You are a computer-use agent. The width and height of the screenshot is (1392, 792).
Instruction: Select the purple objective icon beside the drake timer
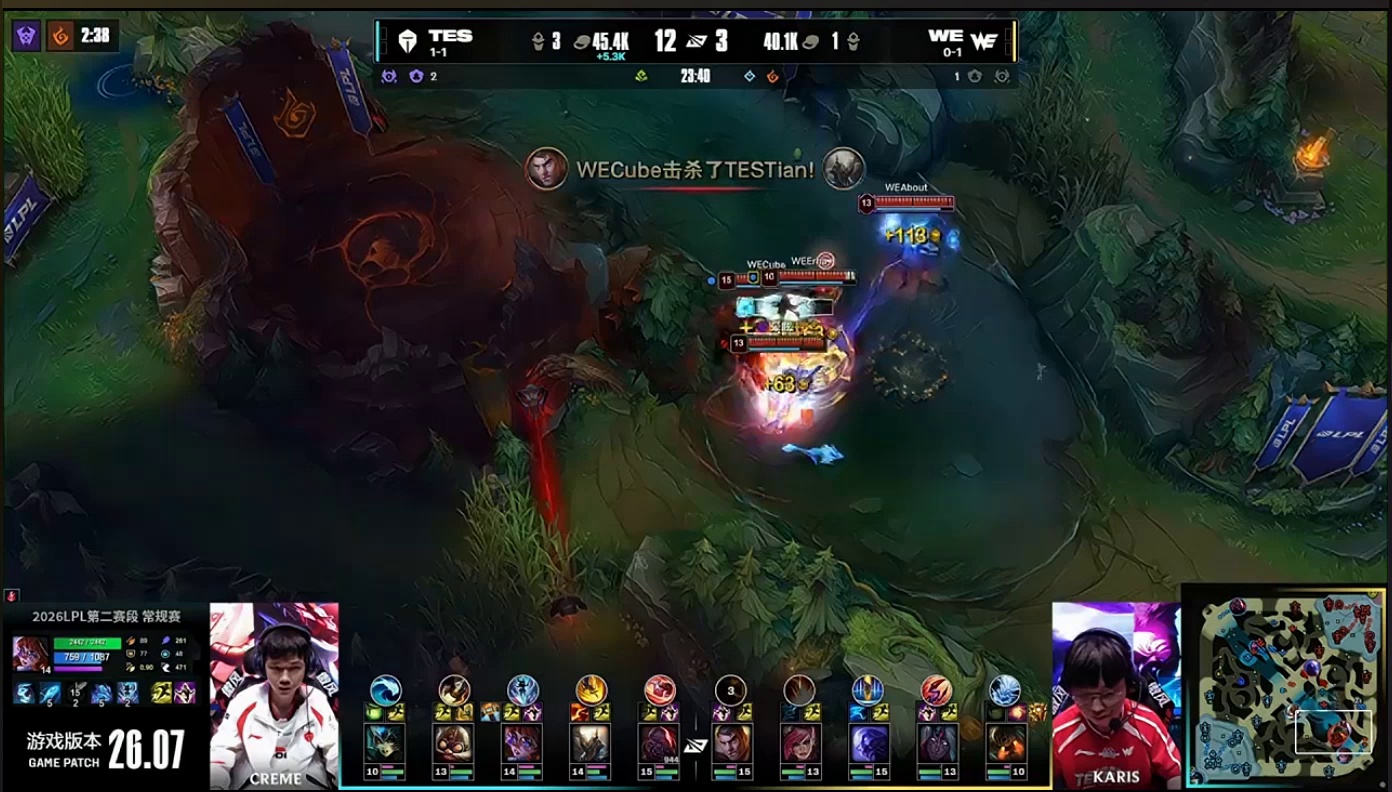click(x=26, y=36)
